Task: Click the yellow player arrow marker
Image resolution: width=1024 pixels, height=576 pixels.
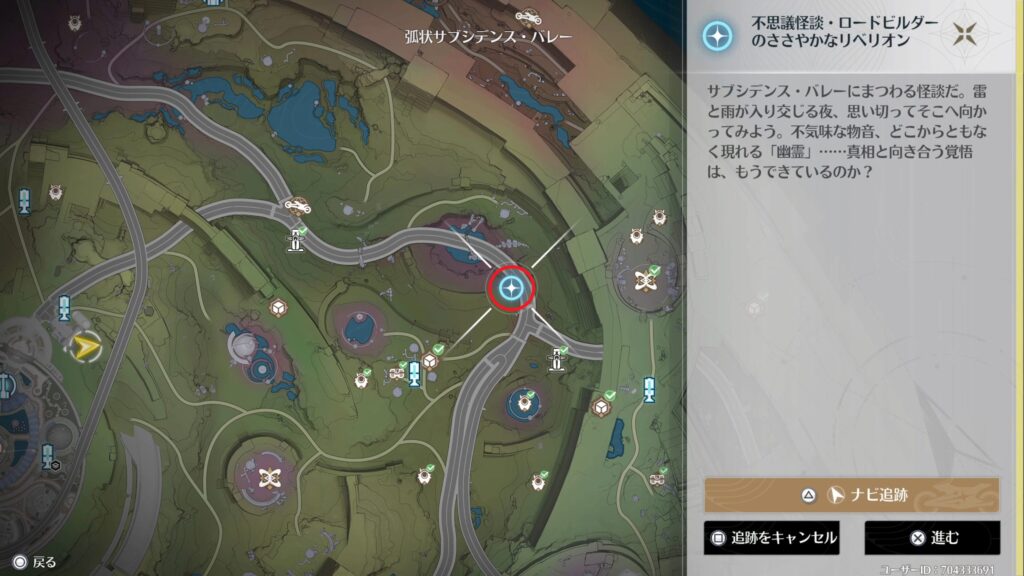Action: [83, 347]
